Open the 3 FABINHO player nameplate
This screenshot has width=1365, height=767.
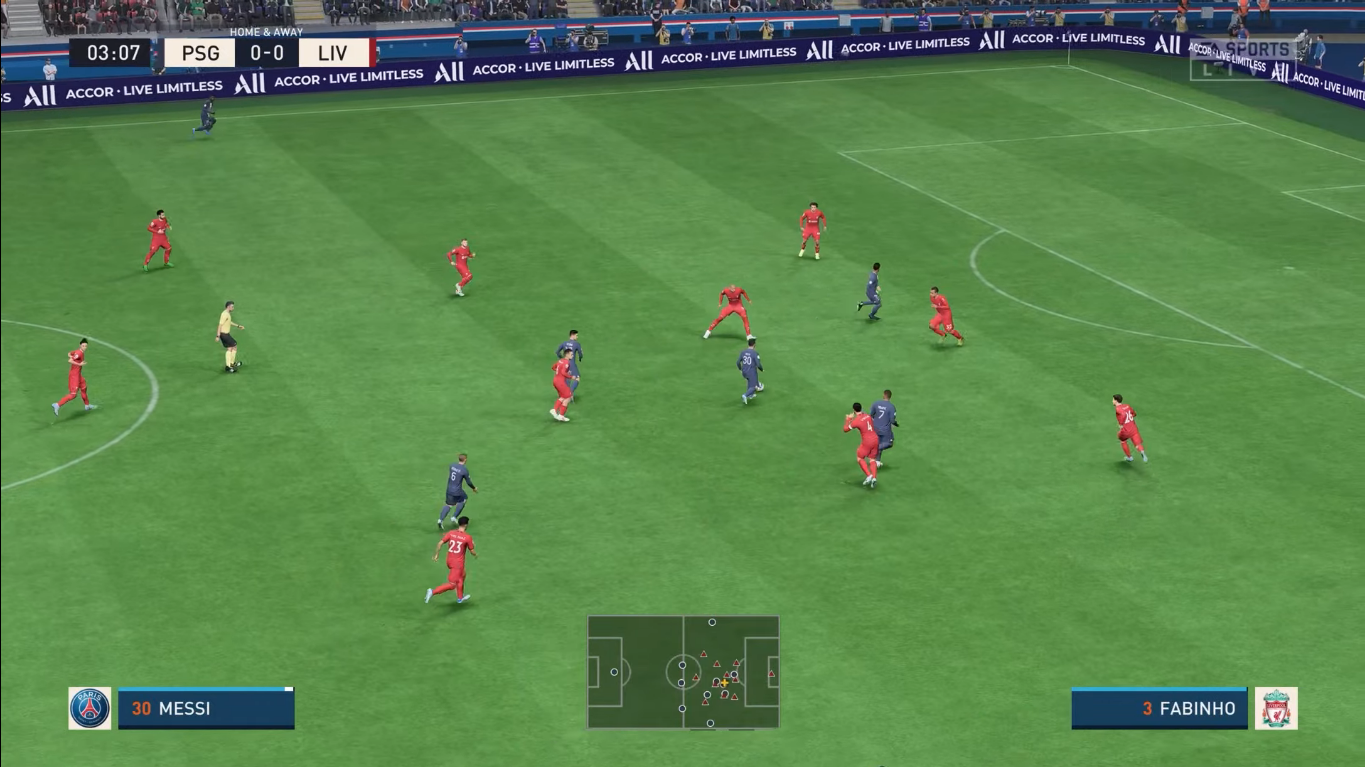pyautogui.click(x=1158, y=708)
